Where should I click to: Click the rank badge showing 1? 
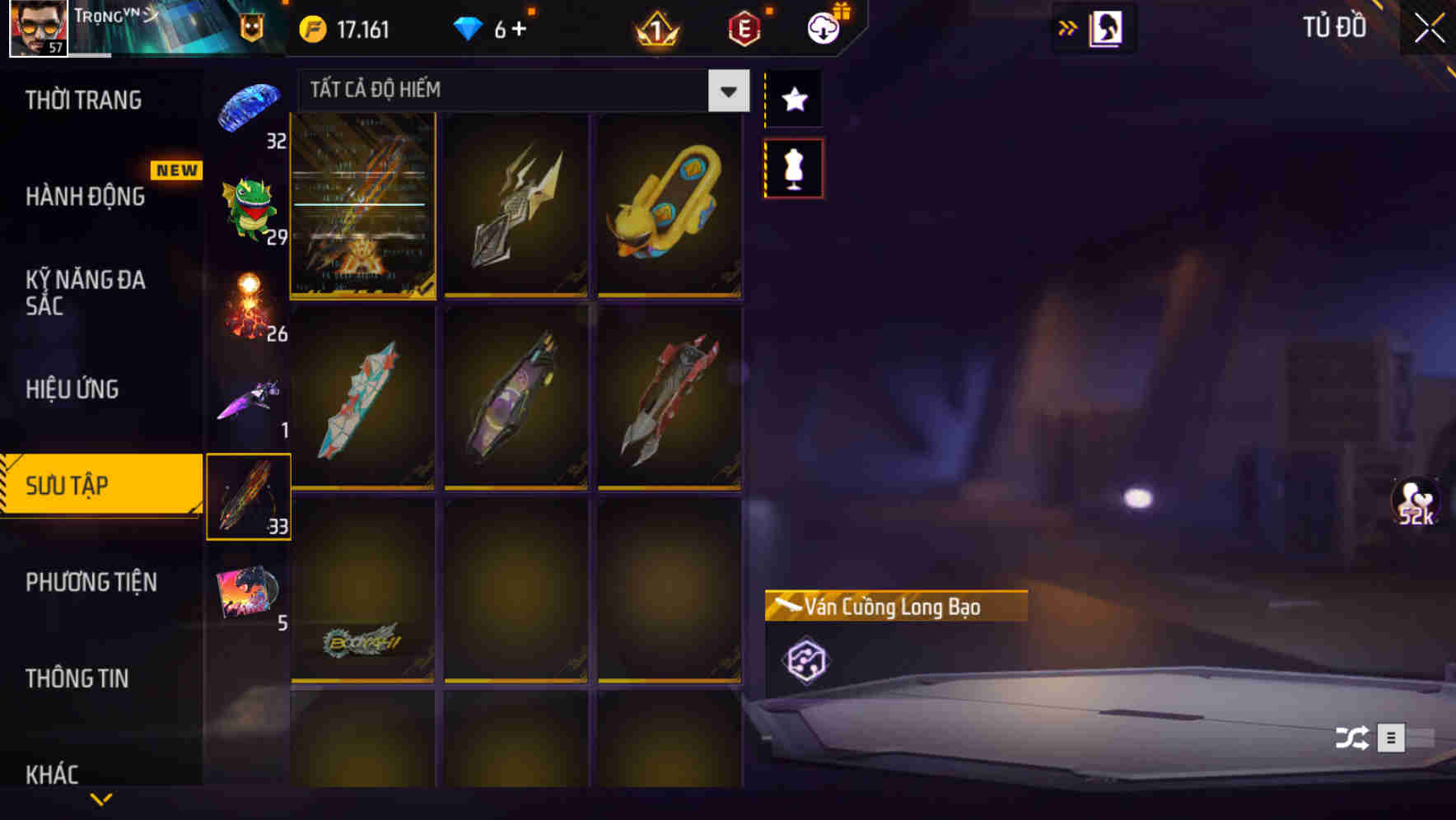(655, 28)
